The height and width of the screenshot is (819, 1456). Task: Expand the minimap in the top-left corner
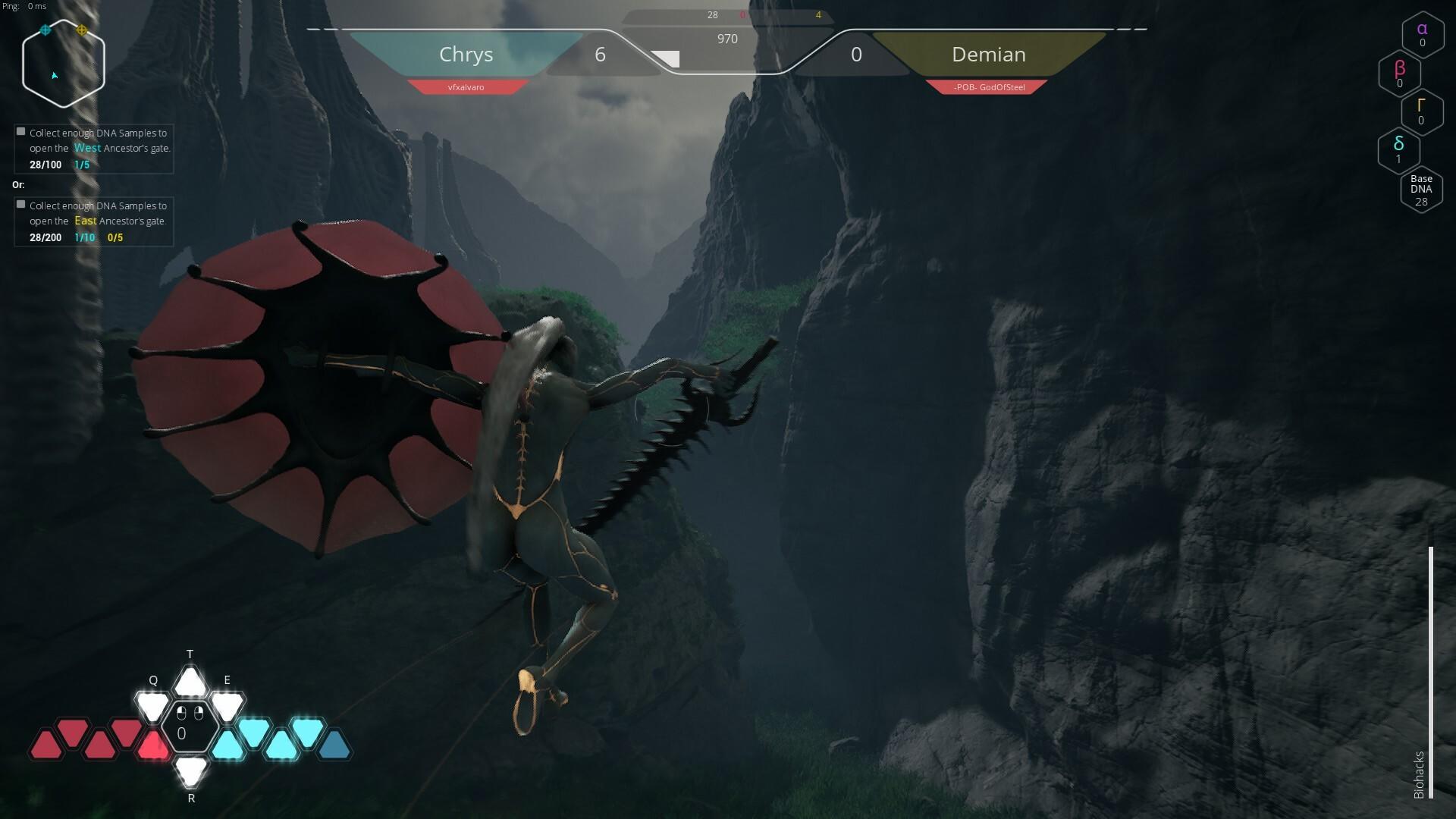tap(63, 63)
